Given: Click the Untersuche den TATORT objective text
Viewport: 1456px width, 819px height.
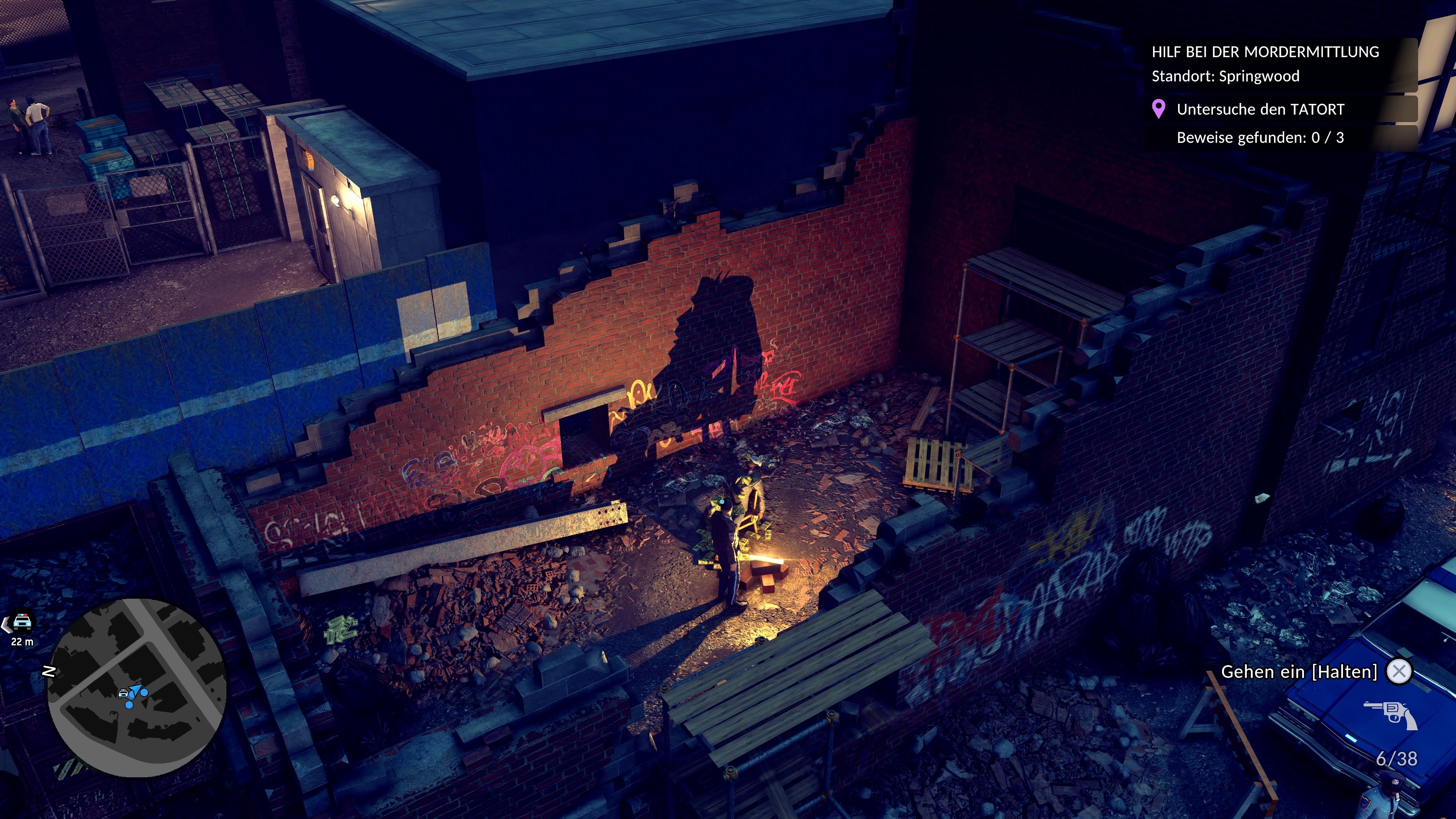Looking at the screenshot, I should pyautogui.click(x=1260, y=110).
